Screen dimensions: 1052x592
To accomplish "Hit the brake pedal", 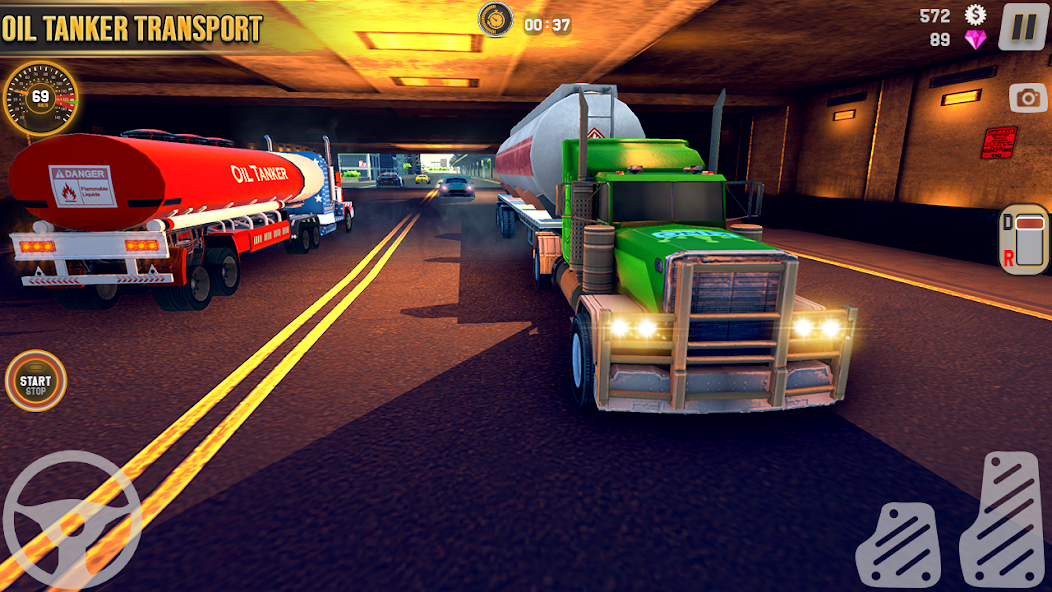I will click(x=897, y=546).
